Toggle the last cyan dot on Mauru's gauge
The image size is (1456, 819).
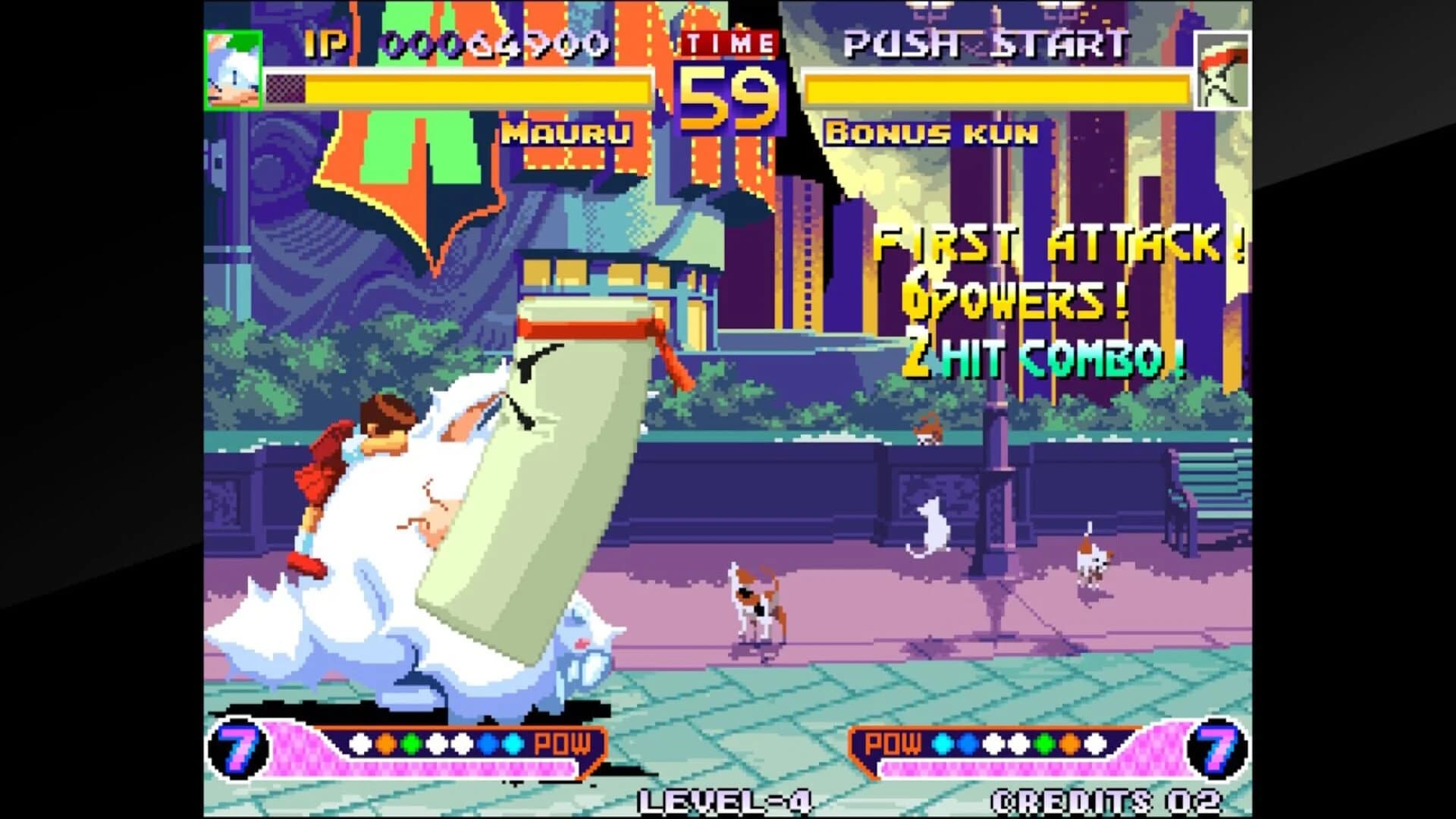point(514,743)
